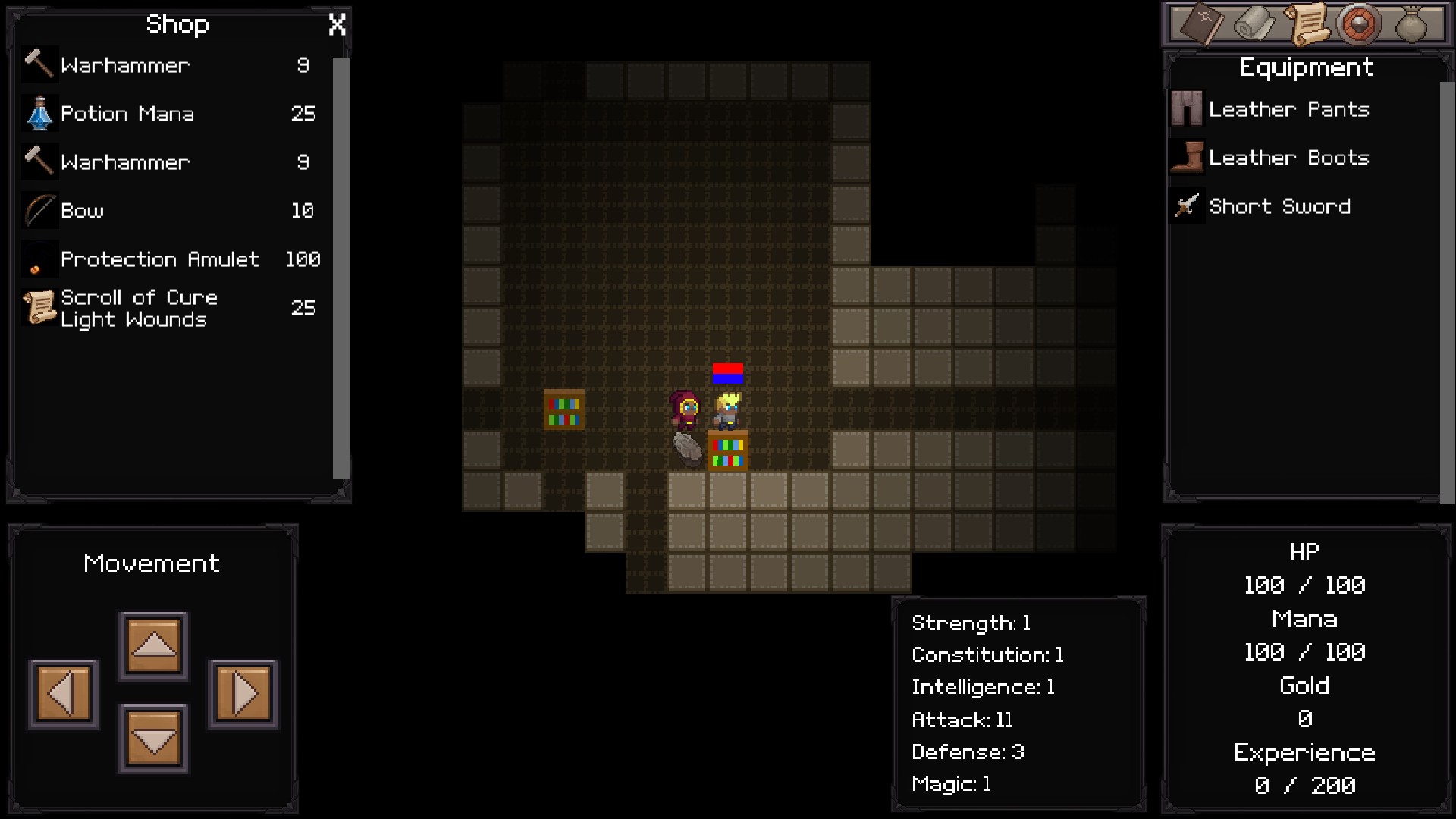Click the Short Sword equipment icon
This screenshot has width=1456, height=819.
pos(1187,206)
